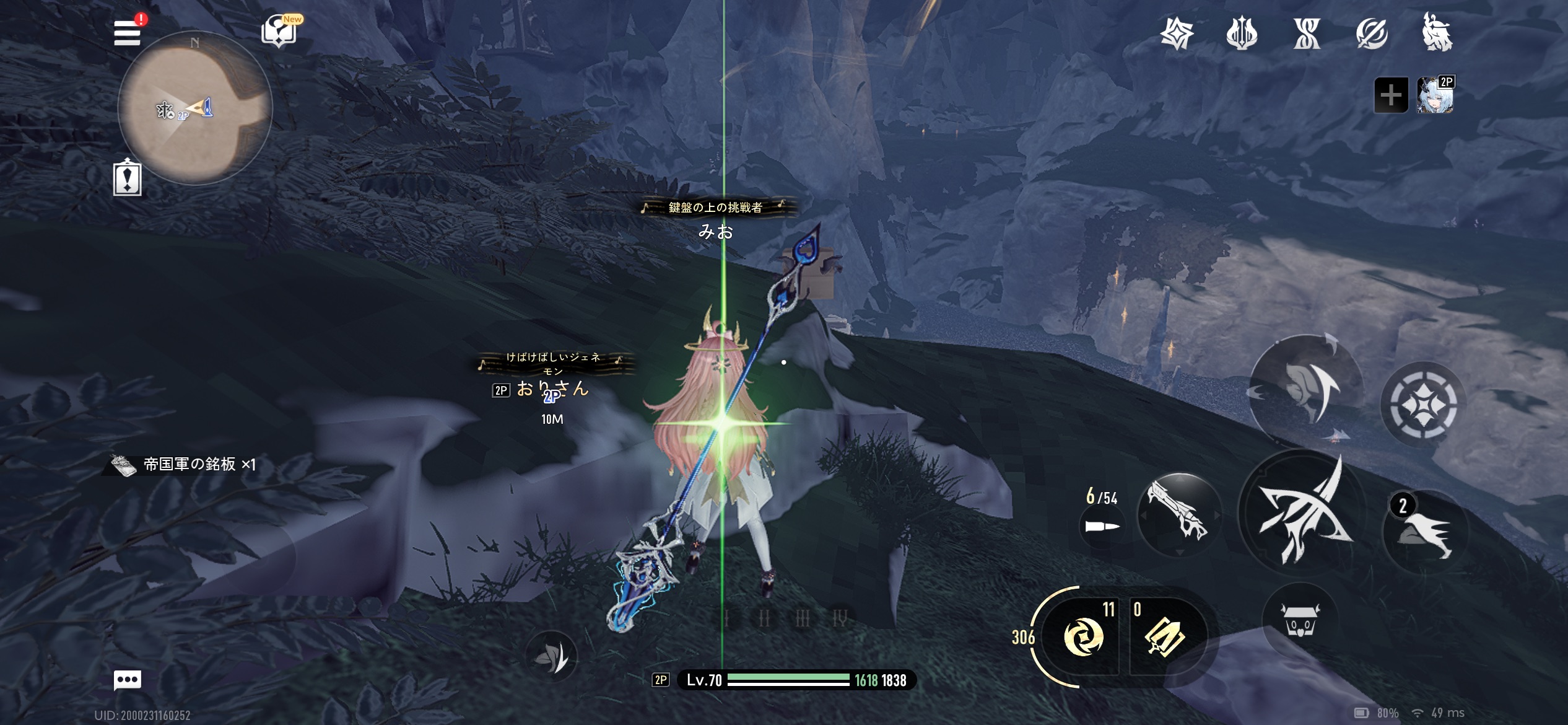Image resolution: width=1568 pixels, height=725 pixels.
Task: Open the sword-in-circle top icon
Action: (x=1372, y=33)
